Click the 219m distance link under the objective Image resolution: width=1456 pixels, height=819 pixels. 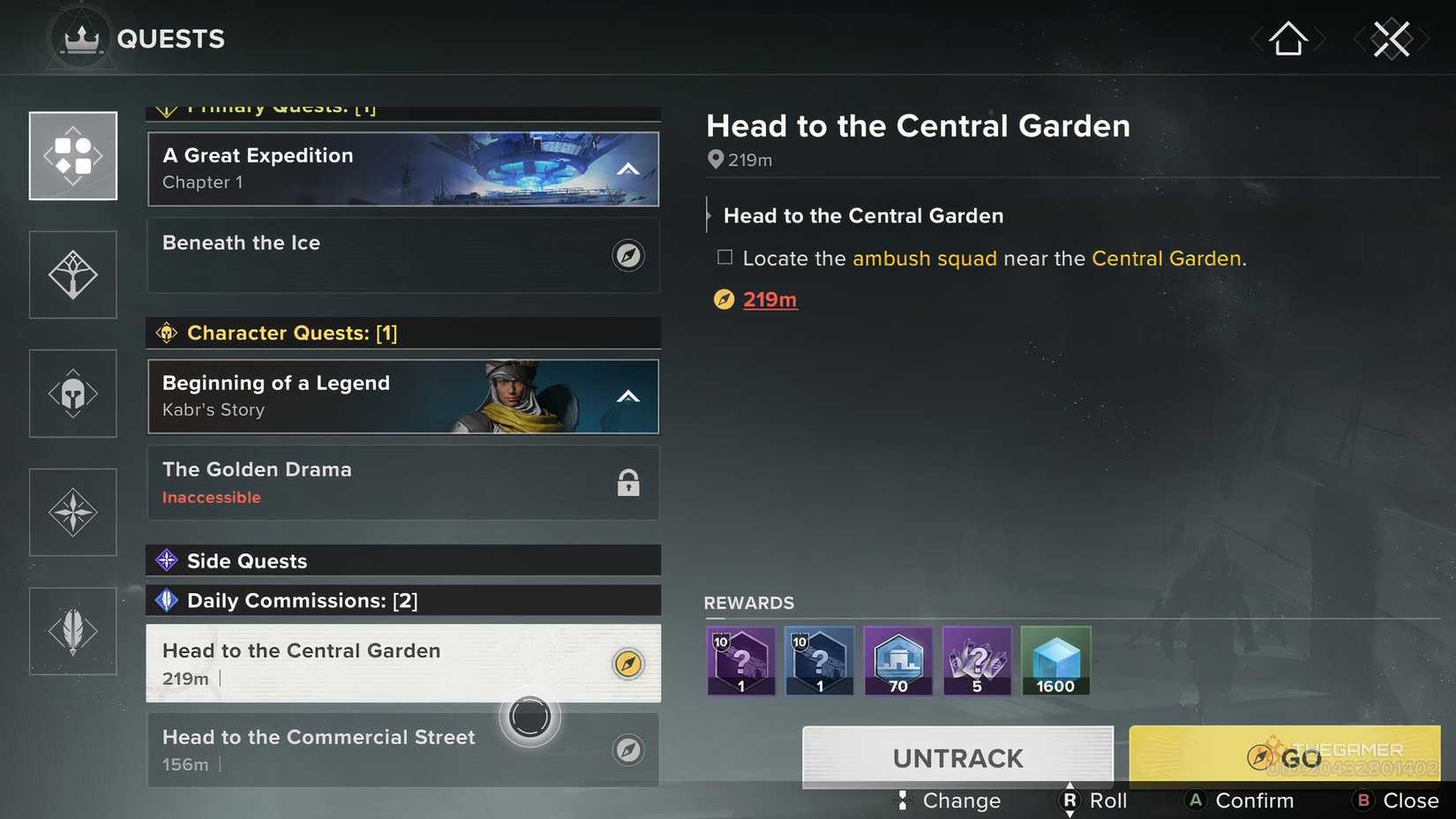769,299
